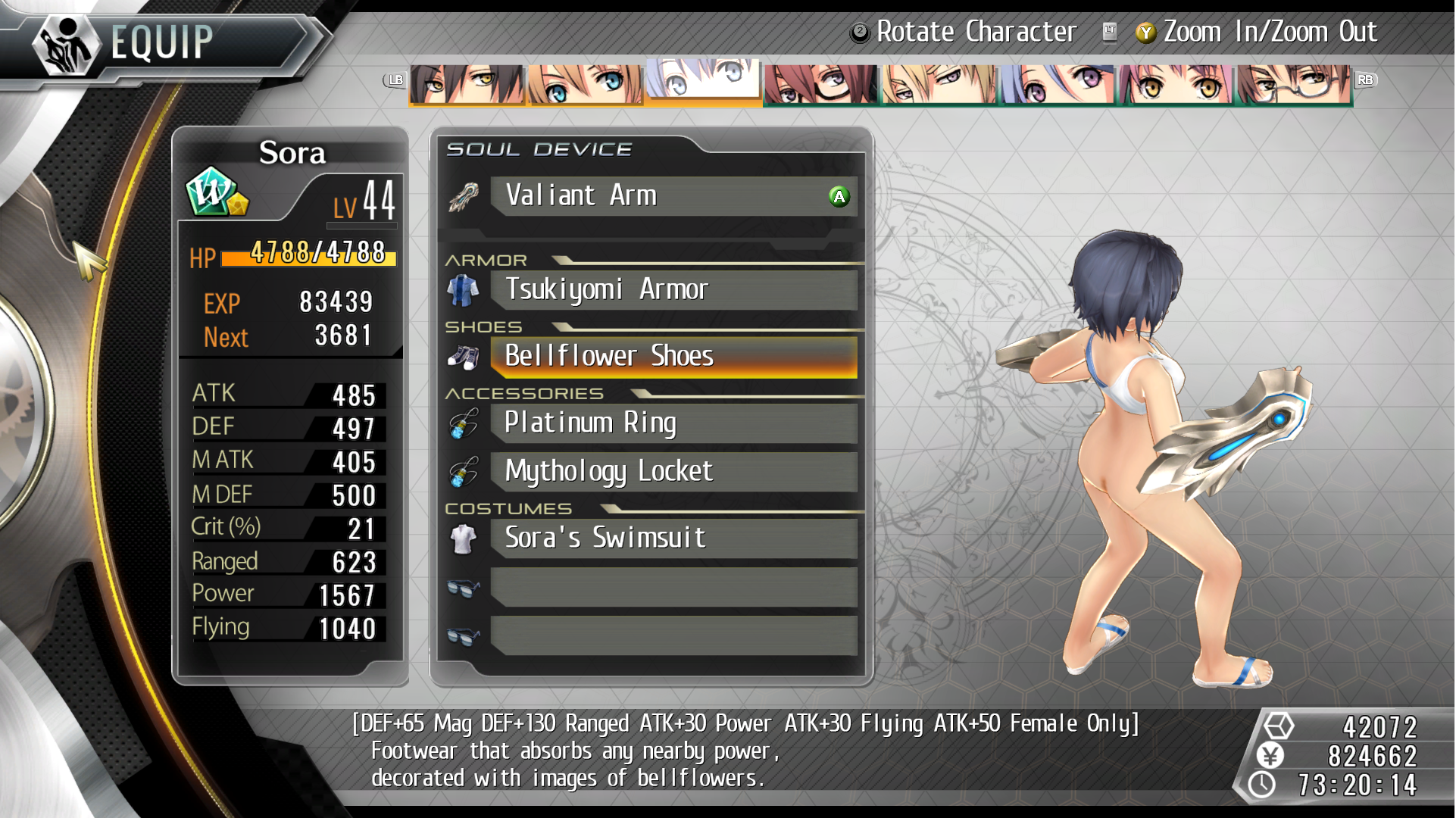Image resolution: width=1456 pixels, height=818 pixels.
Task: Select the blue-haired purple-eyed character portrait
Action: coord(1057,84)
